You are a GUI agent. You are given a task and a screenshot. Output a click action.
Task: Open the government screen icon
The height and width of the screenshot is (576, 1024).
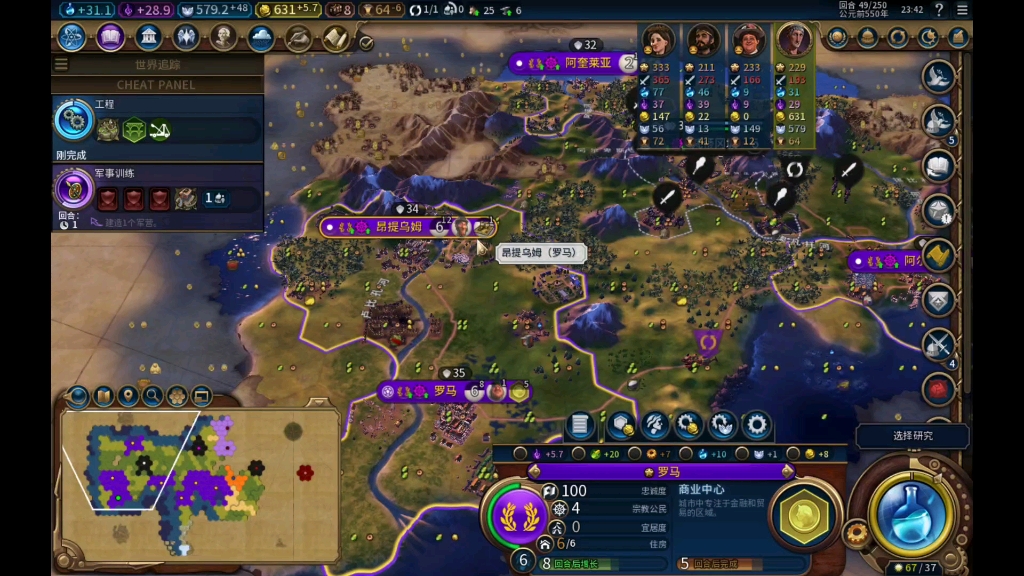[x=148, y=38]
